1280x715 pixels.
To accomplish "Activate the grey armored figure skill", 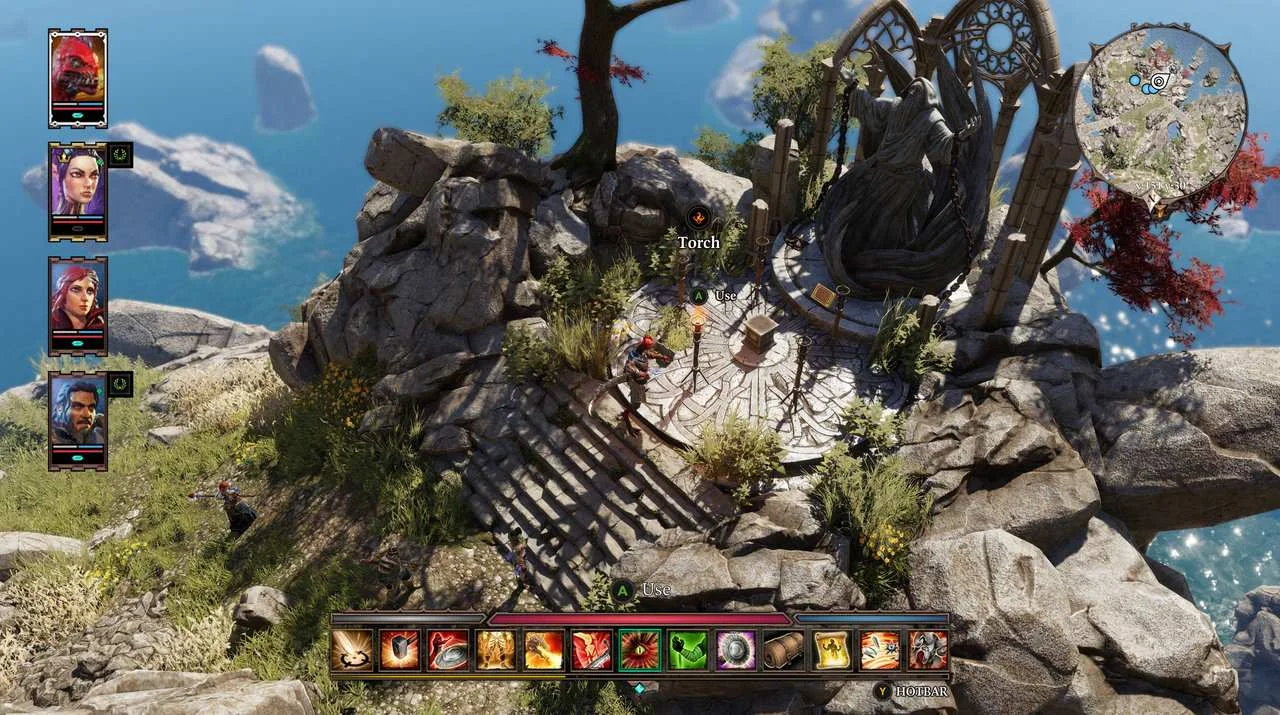I will pos(928,650).
